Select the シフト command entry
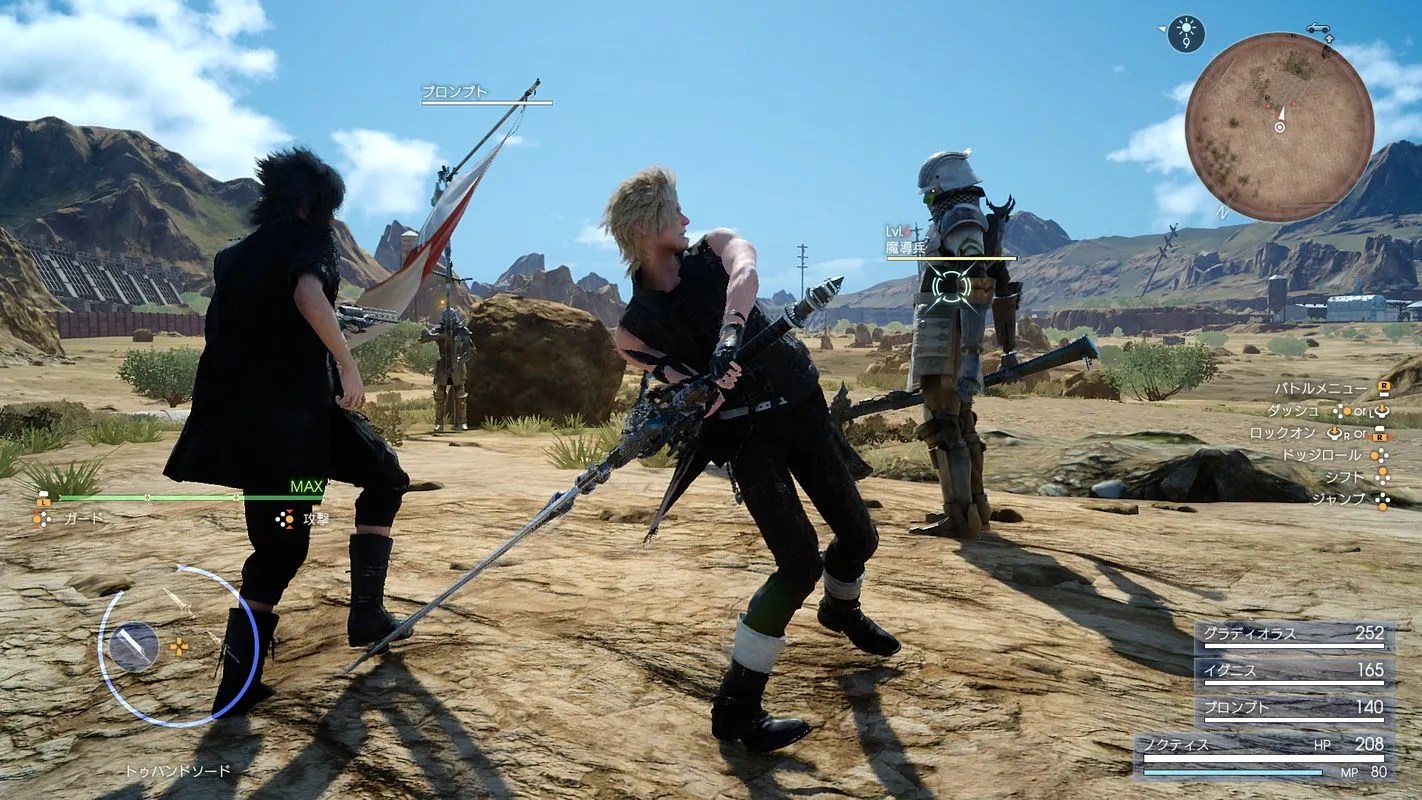 point(1346,476)
